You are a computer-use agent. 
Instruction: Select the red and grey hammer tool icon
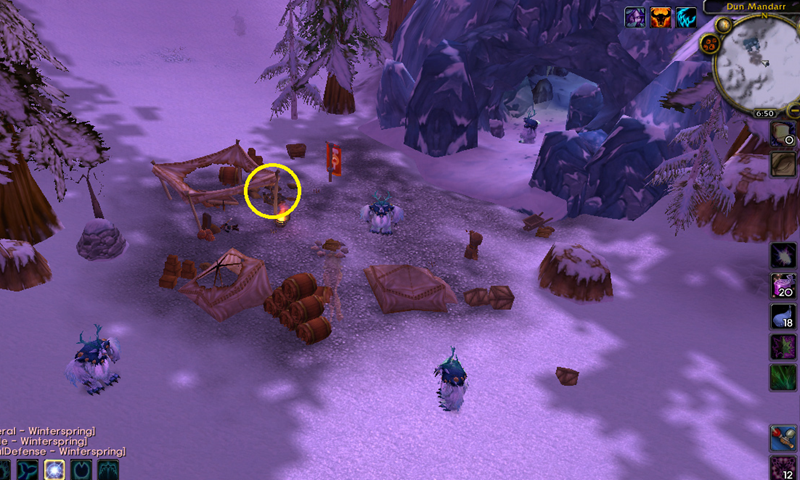[783, 437]
